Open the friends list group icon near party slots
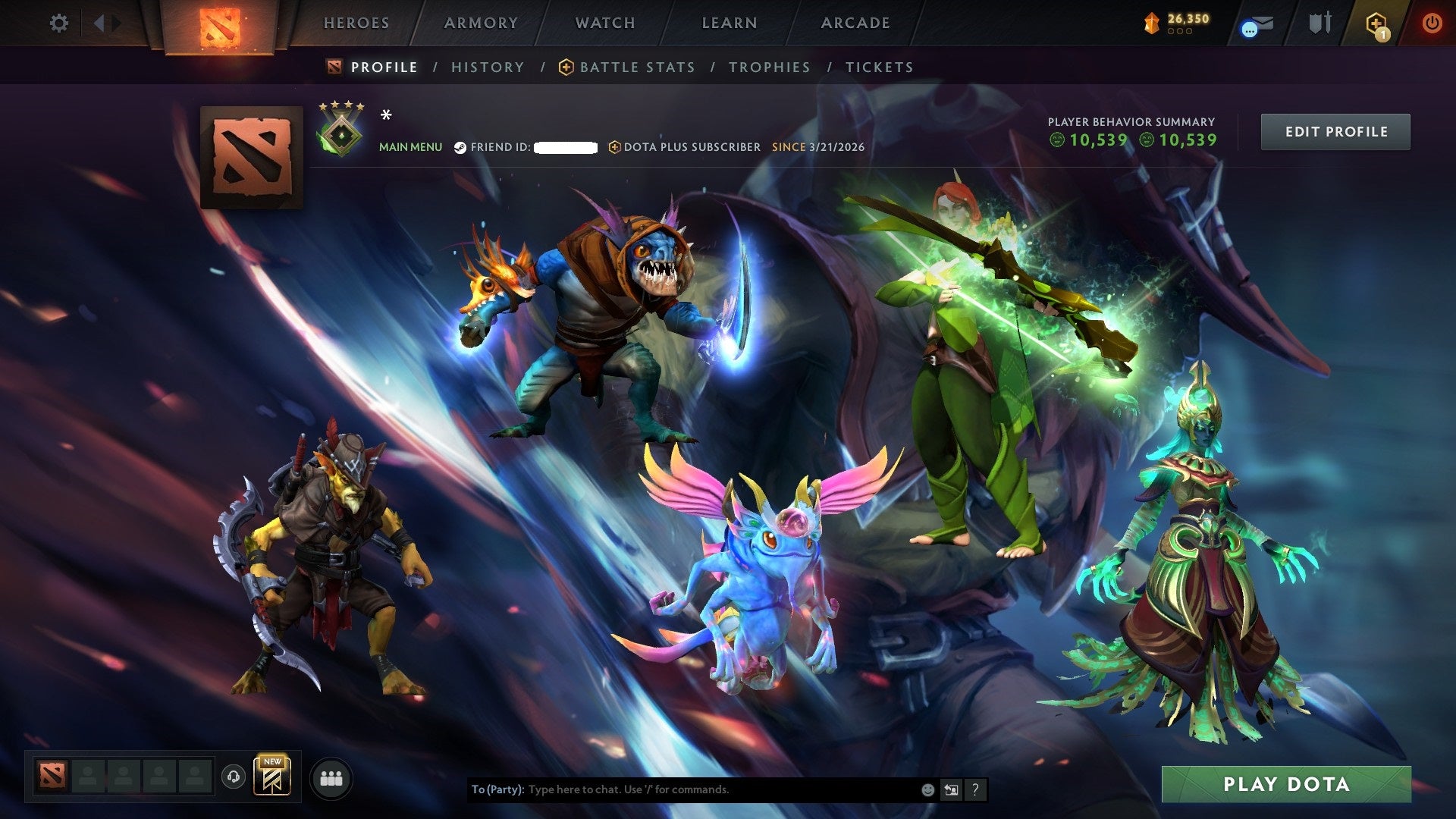The width and height of the screenshot is (1456, 819). tap(331, 778)
